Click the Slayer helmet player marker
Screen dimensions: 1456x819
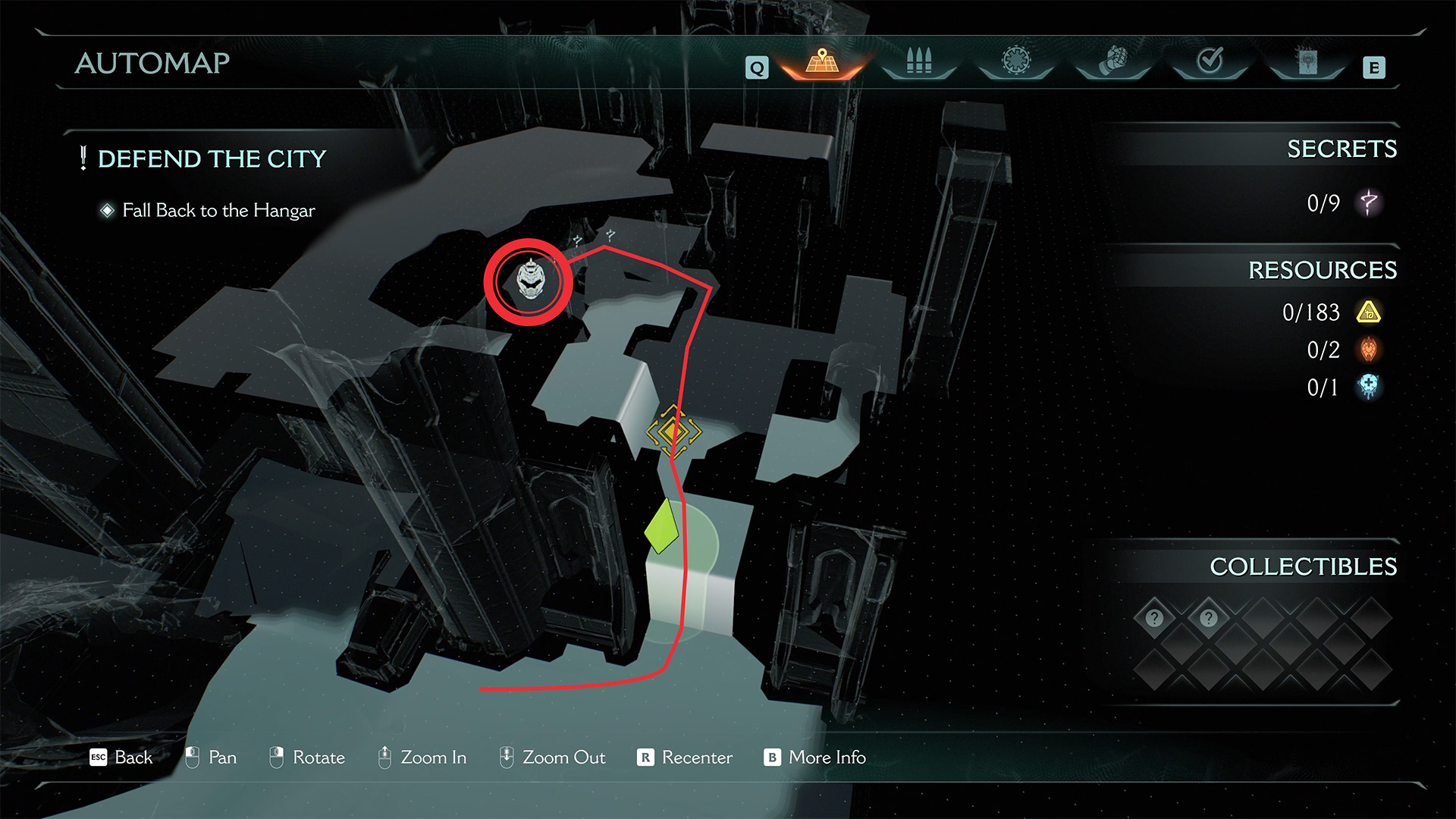point(530,280)
